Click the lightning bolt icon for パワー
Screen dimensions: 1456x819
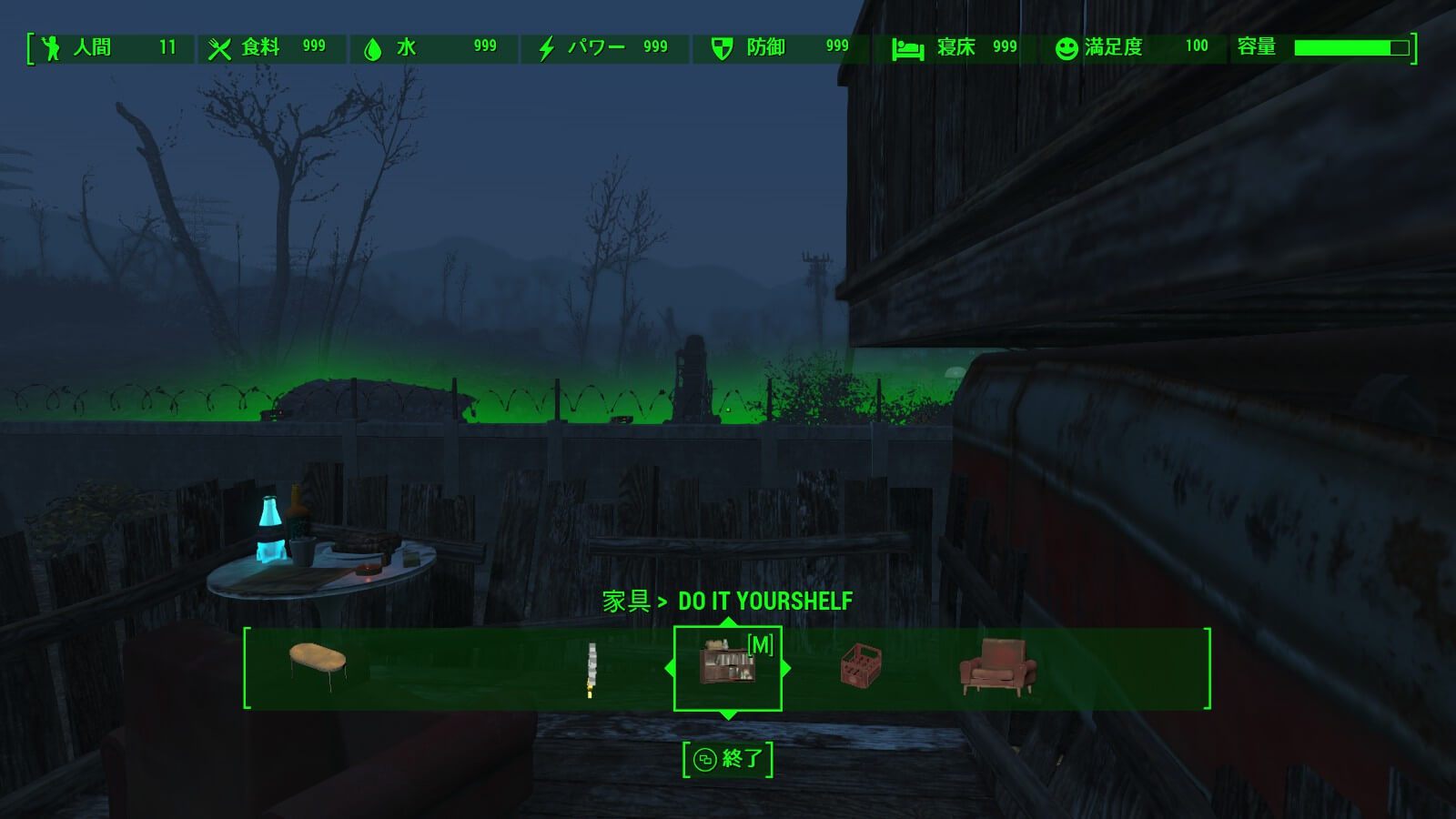(x=546, y=46)
